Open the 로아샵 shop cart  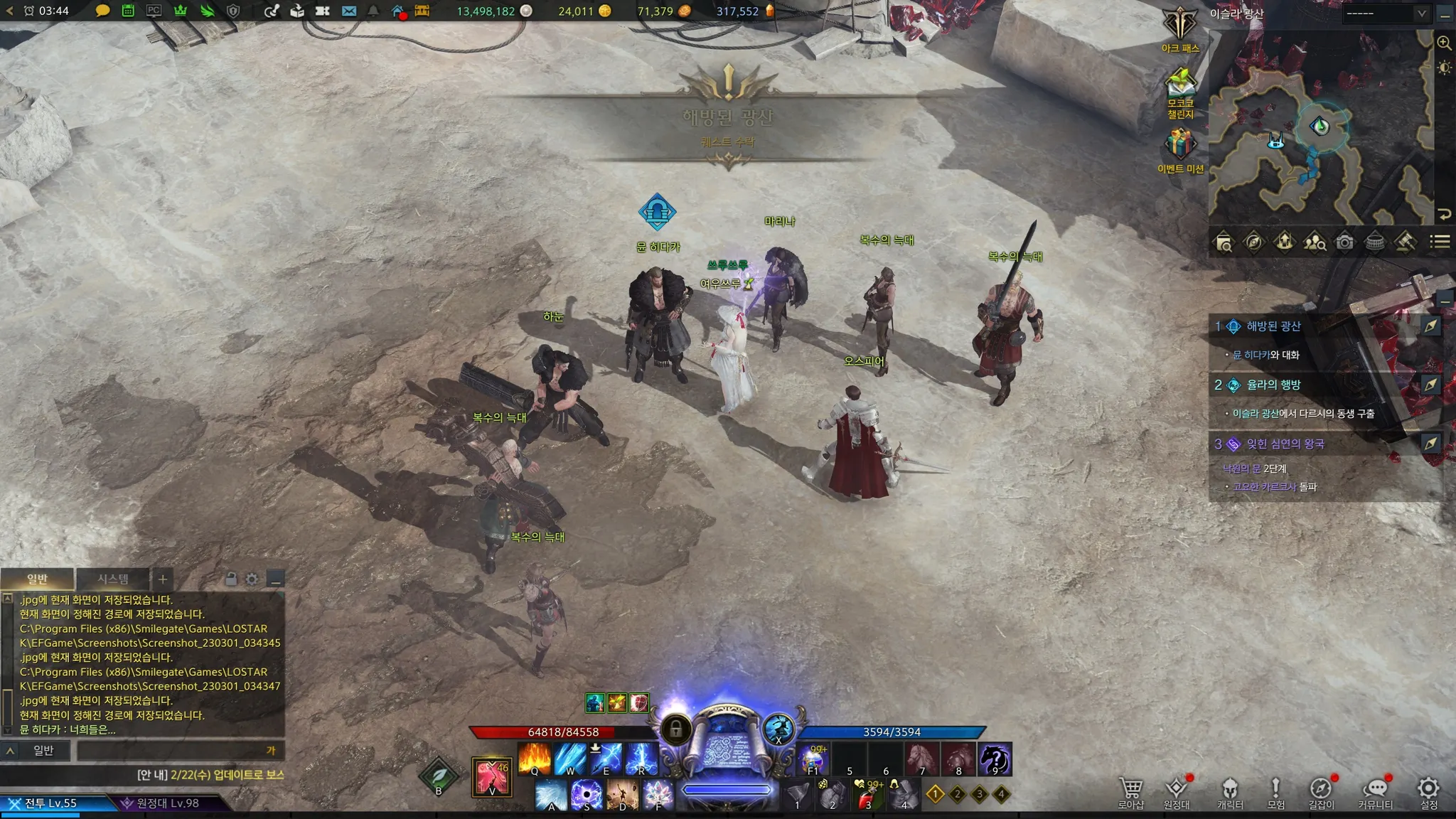pos(1130,789)
